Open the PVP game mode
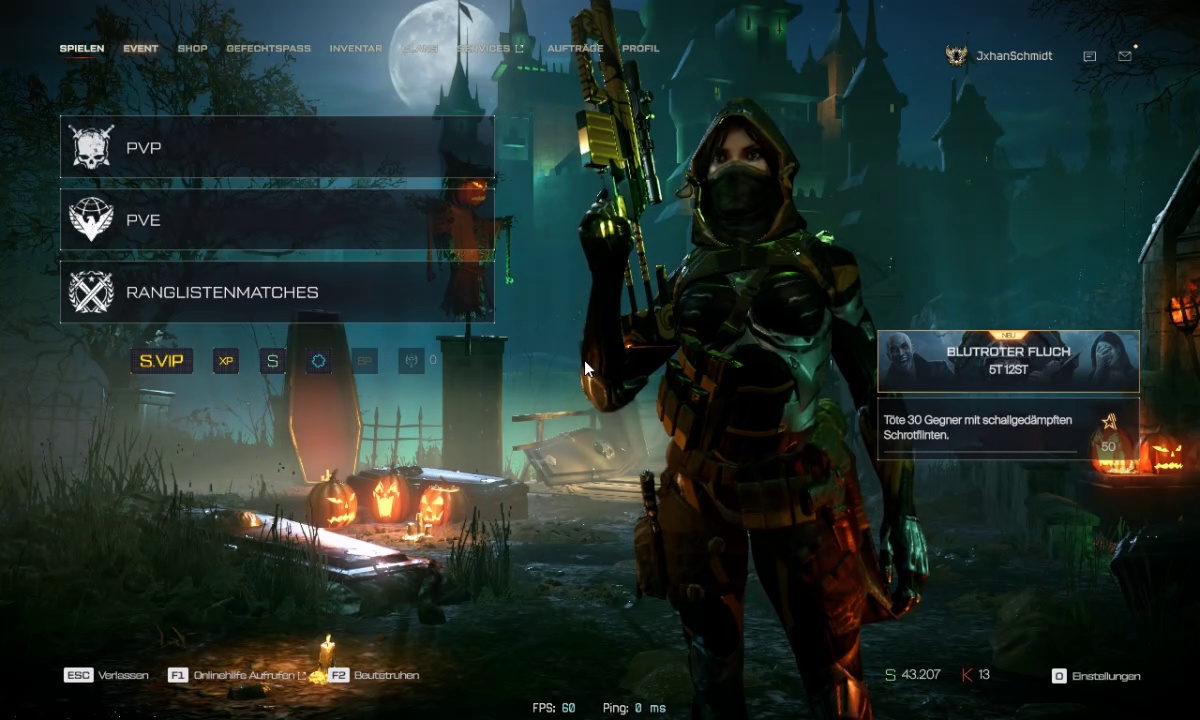The image size is (1200, 720). click(277, 148)
